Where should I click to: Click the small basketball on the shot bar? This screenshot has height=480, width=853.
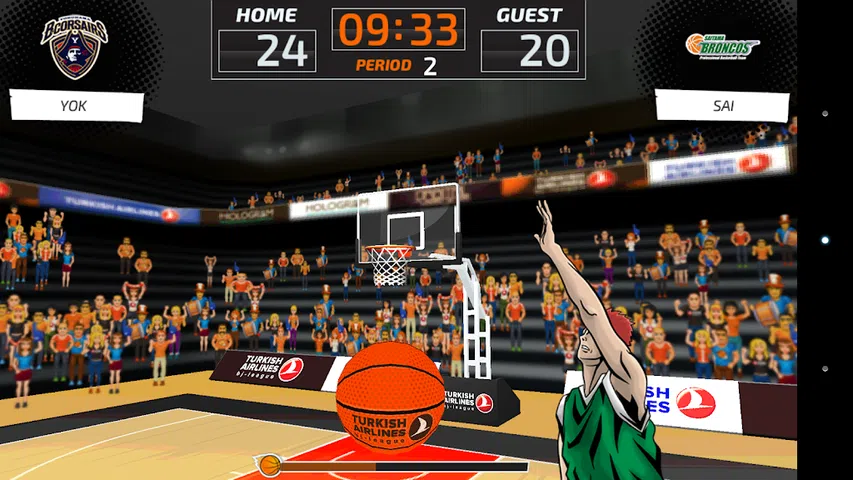270,465
